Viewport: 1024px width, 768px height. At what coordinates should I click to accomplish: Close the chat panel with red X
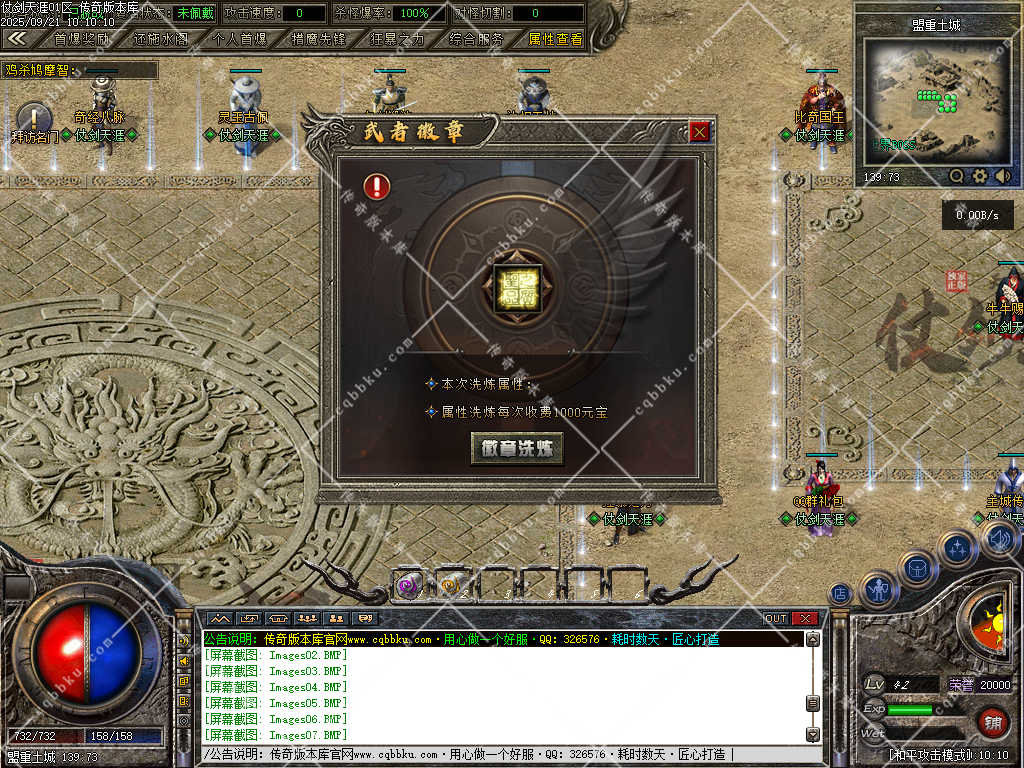[x=804, y=619]
